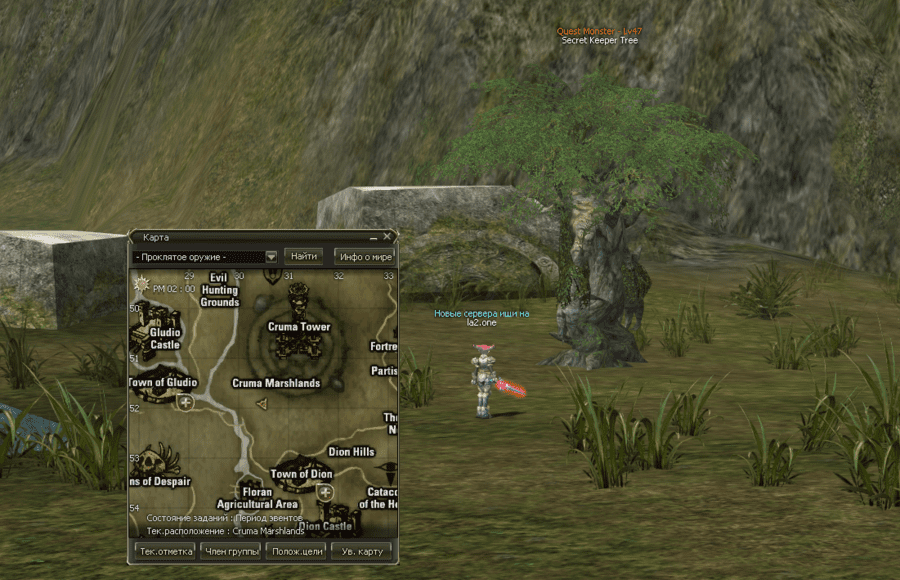
Task: Click the Dion Hills map label
Action: [351, 452]
